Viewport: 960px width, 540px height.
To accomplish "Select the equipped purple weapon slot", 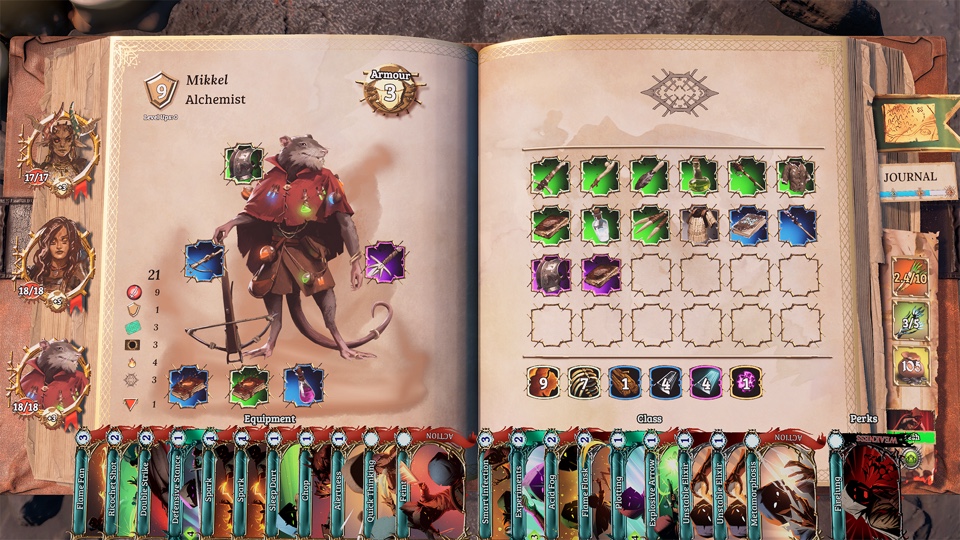I will pos(383,261).
